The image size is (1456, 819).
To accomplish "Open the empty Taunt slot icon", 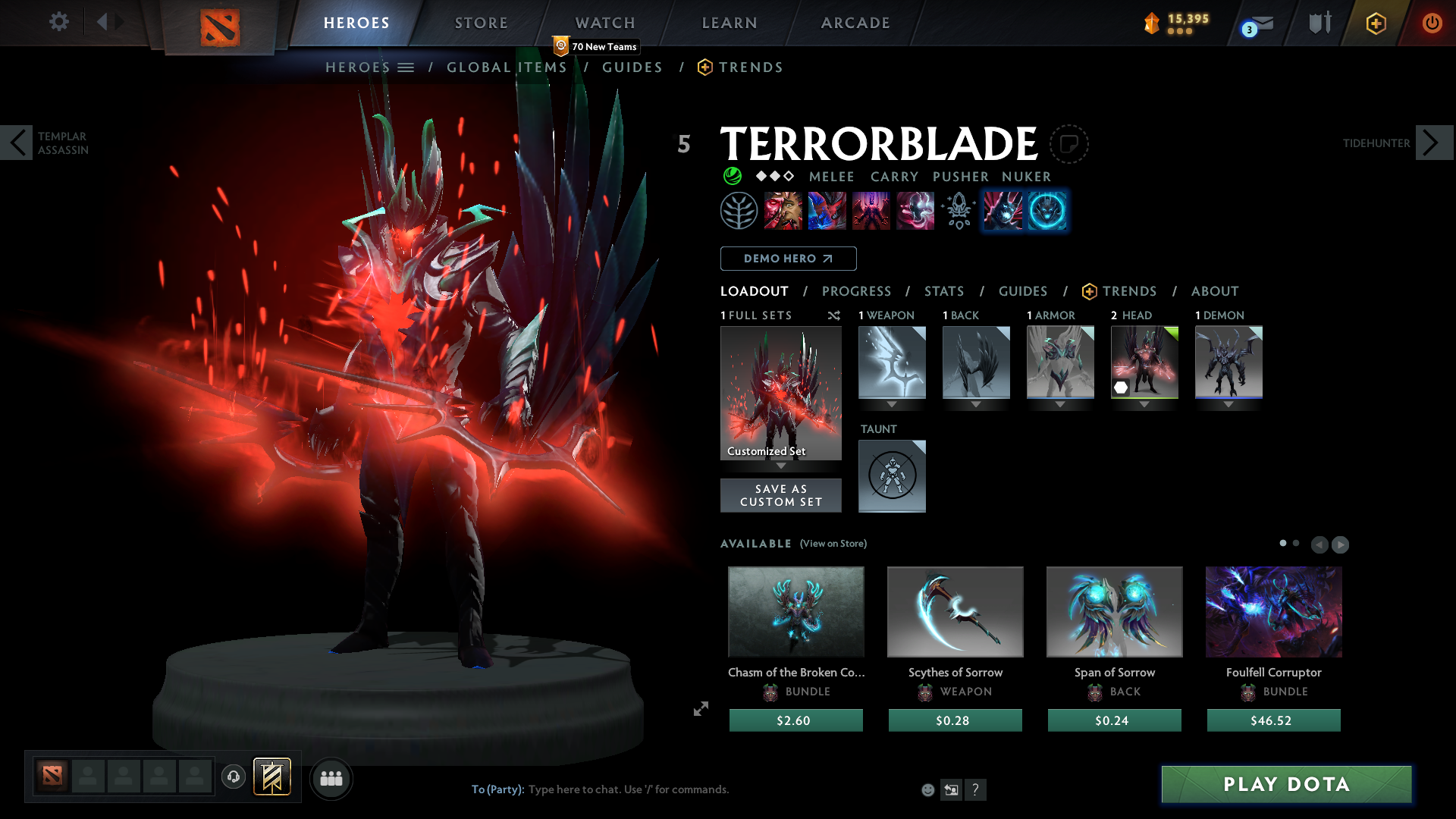I will 892,476.
